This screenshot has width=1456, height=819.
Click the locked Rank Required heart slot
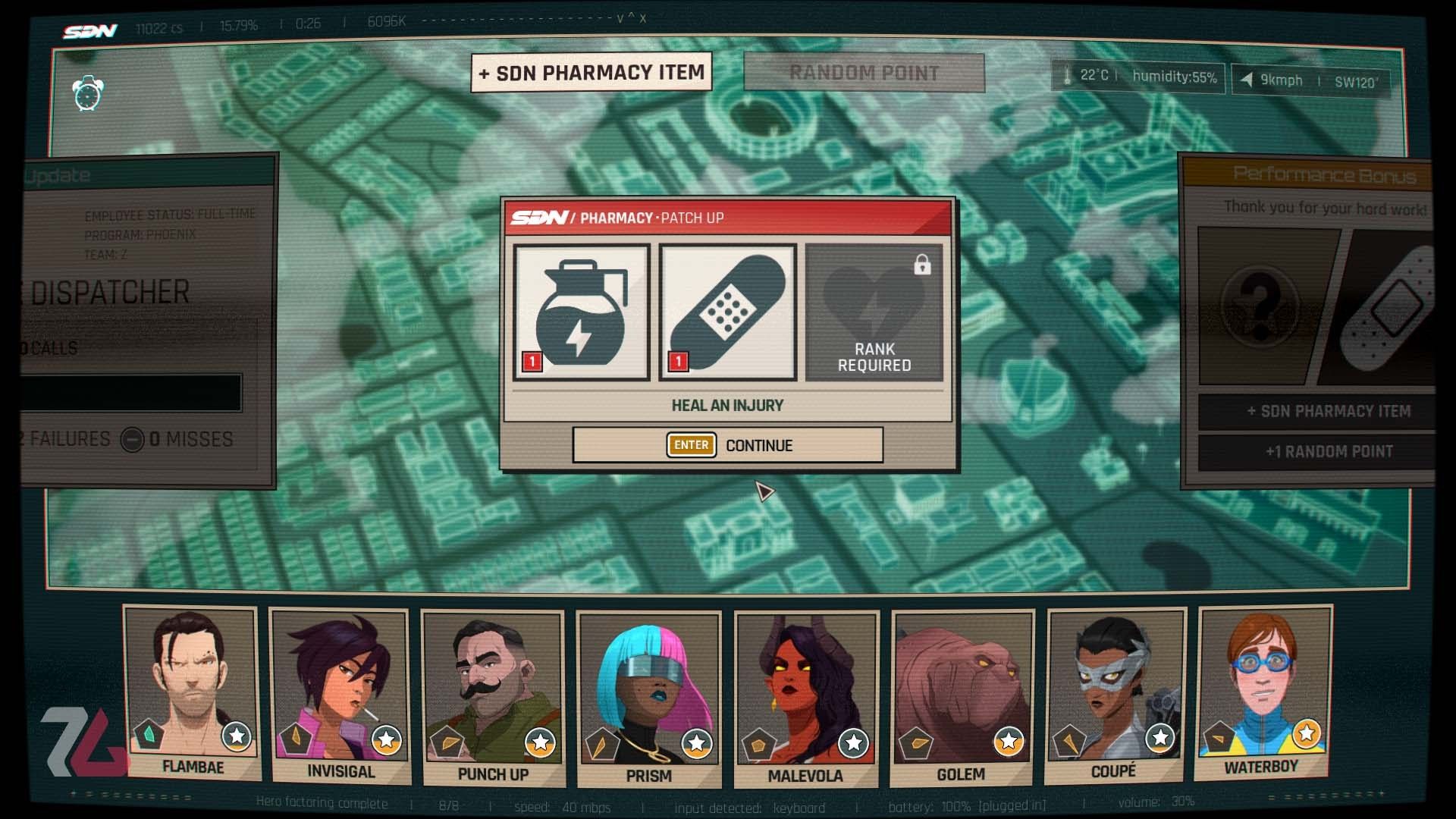tap(874, 312)
